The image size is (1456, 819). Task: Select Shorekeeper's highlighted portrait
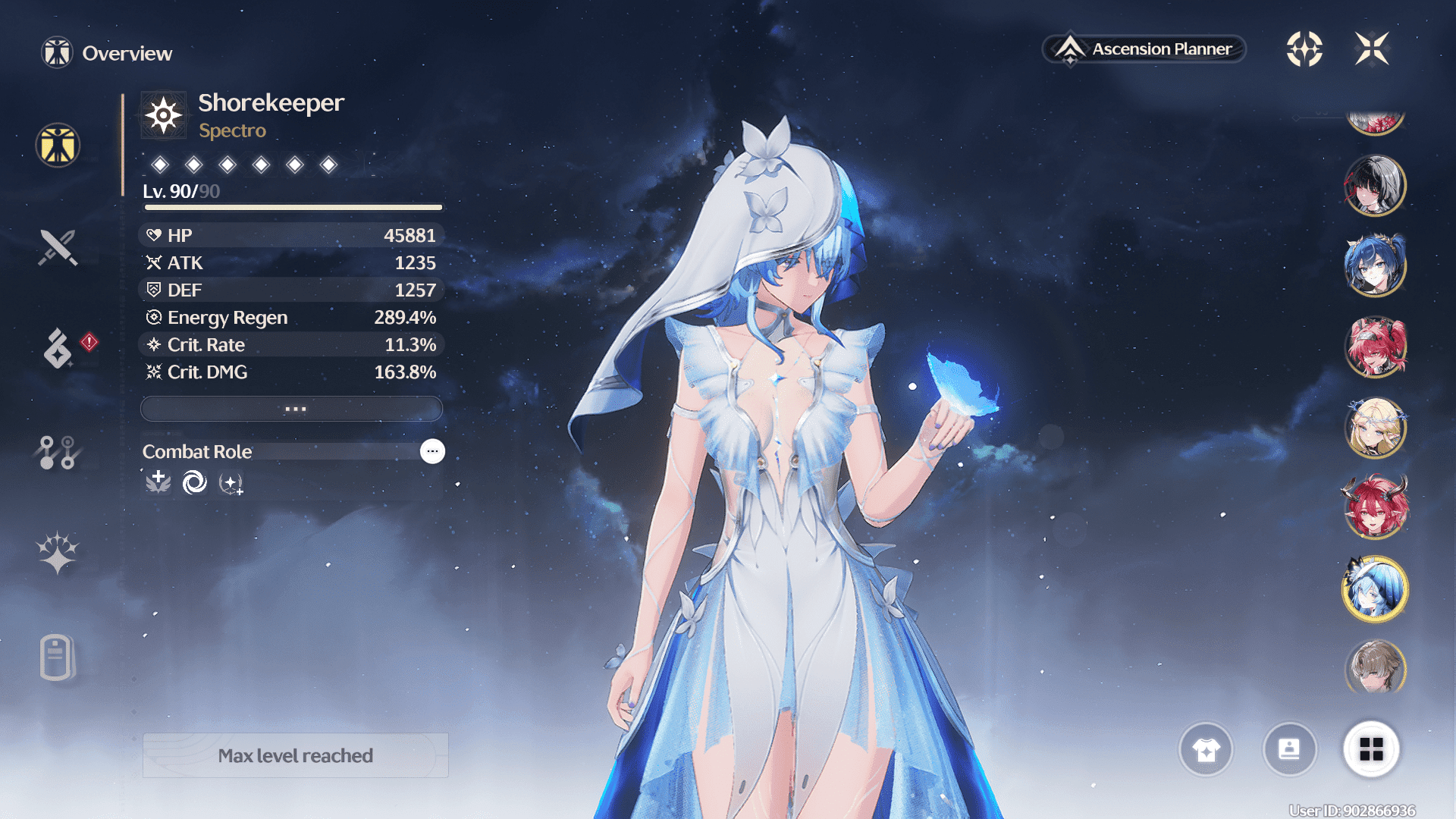tap(1375, 589)
